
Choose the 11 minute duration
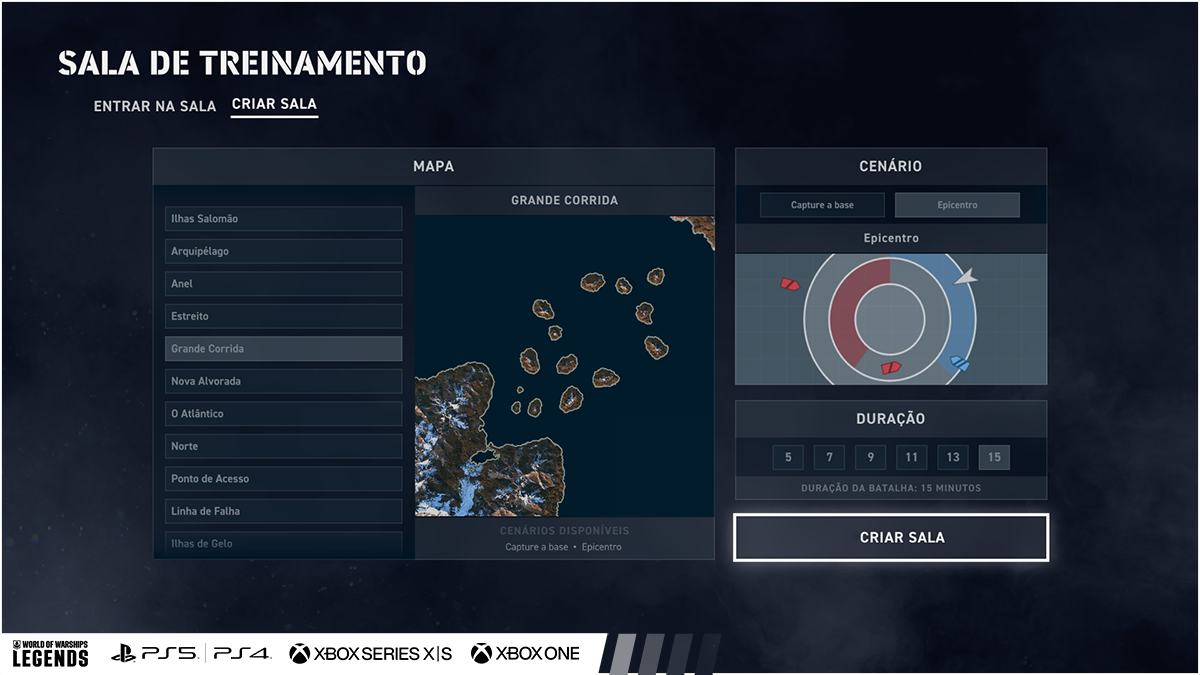pos(911,458)
